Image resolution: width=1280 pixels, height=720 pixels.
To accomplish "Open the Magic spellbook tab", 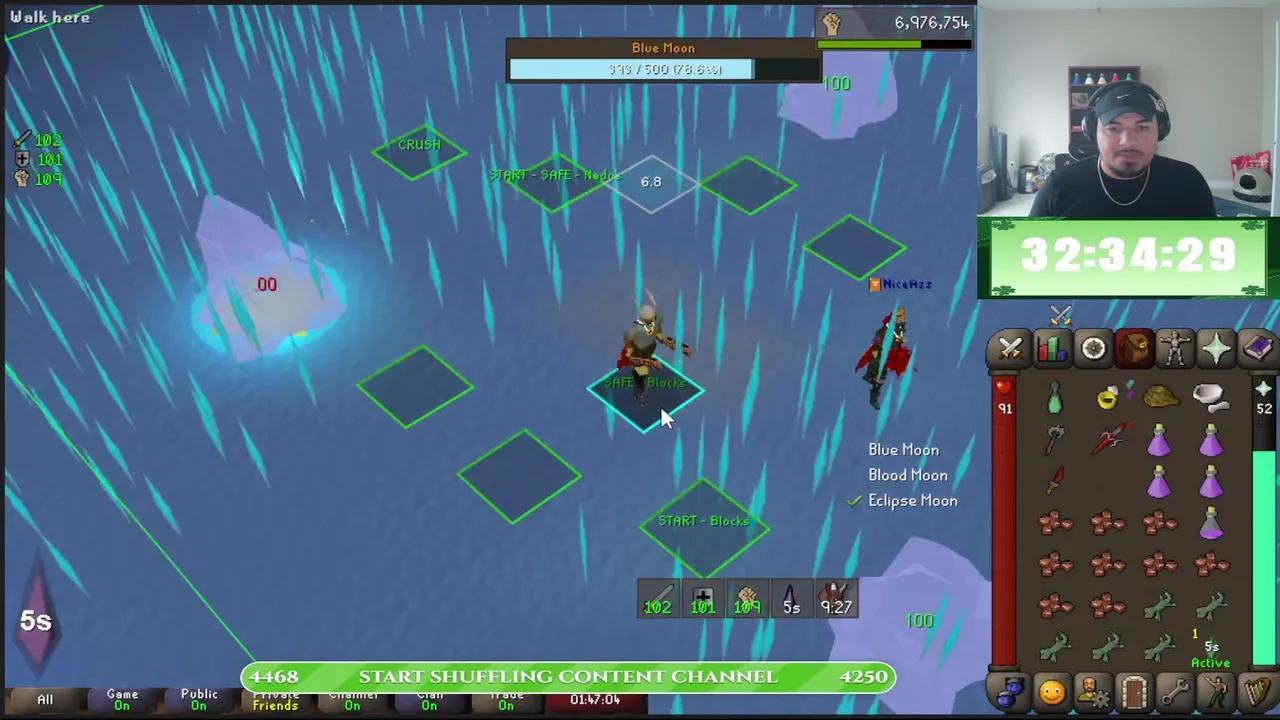I will (x=1256, y=347).
